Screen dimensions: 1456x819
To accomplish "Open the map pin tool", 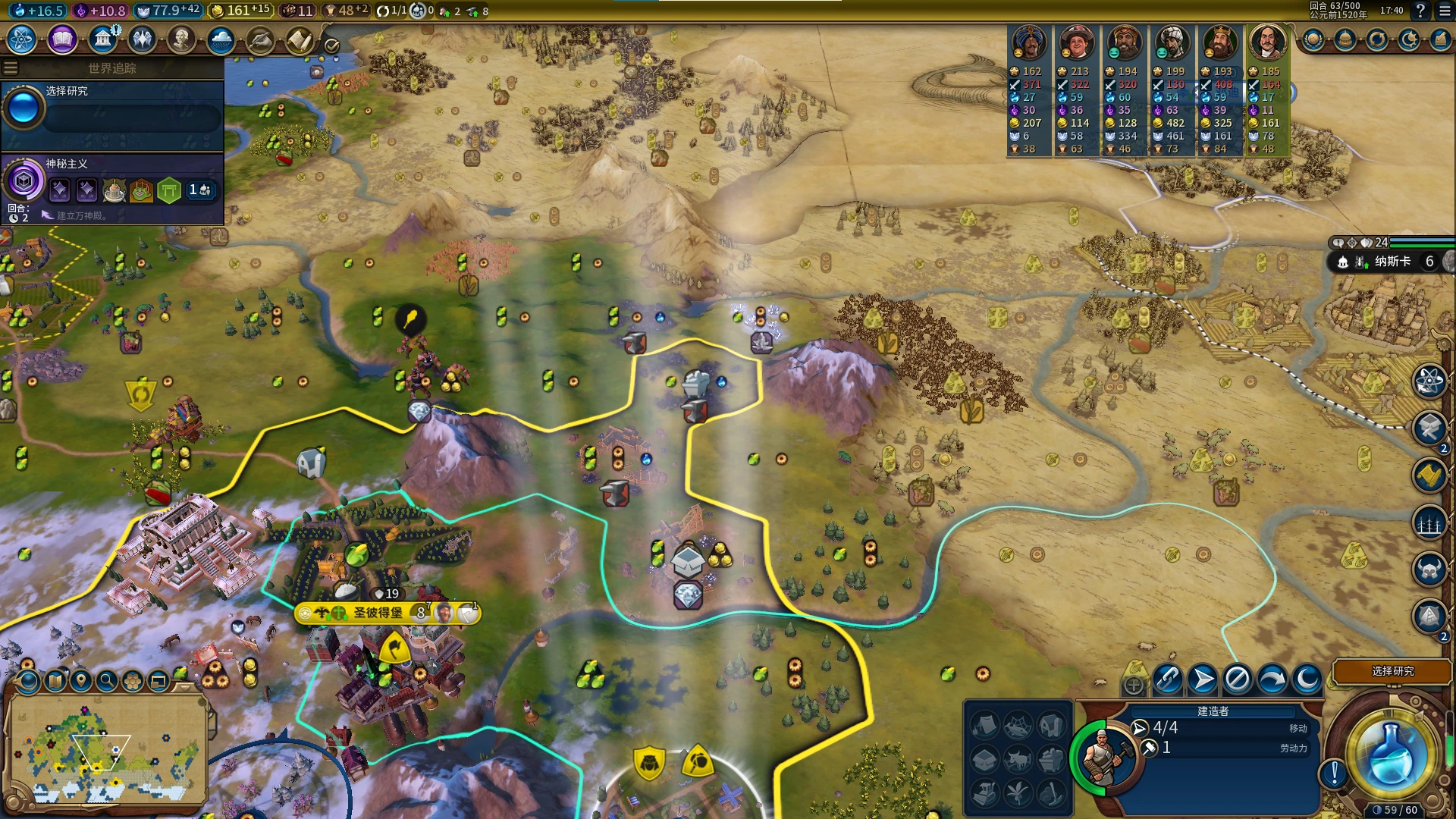I will [x=81, y=680].
